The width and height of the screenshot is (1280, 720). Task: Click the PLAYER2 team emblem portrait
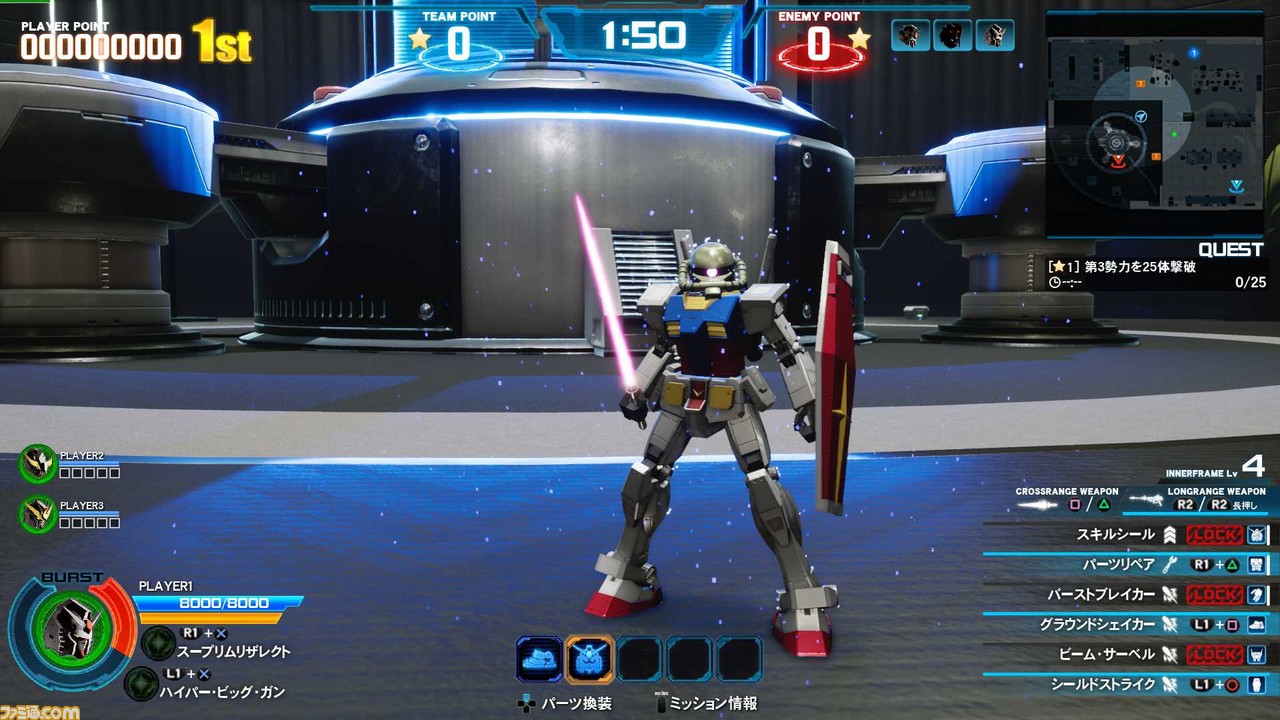pos(37,466)
